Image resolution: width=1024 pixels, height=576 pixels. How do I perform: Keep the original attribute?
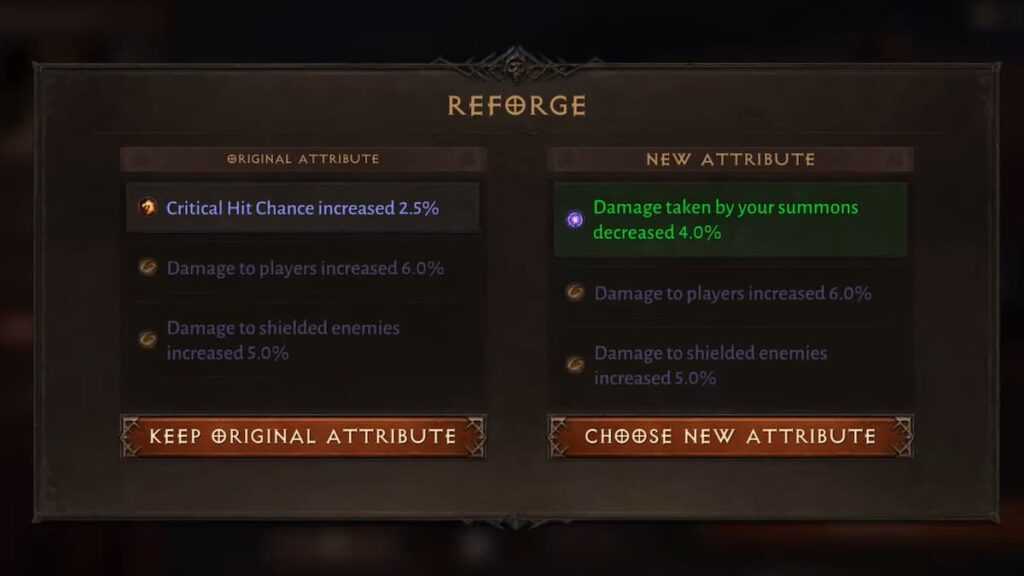pos(303,436)
